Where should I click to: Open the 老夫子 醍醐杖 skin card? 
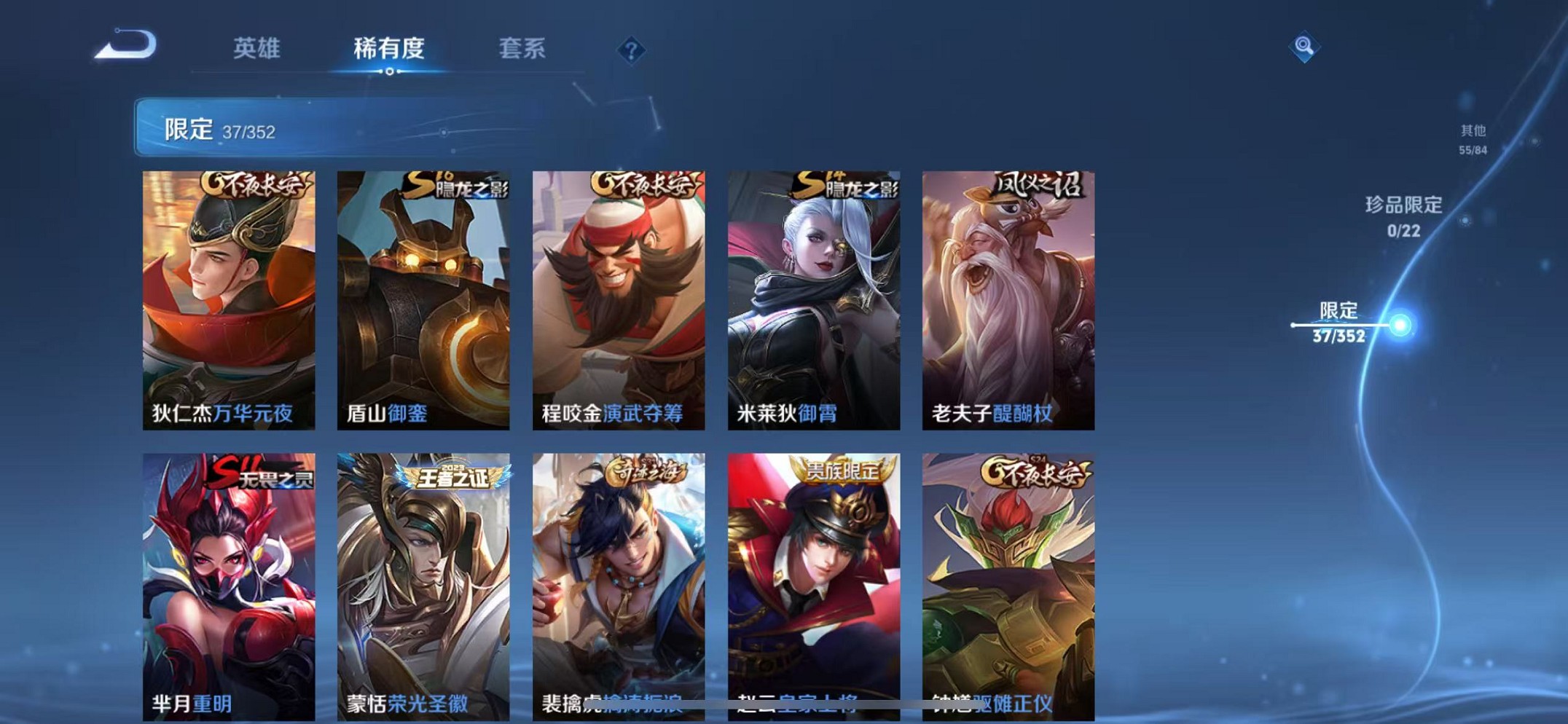[1009, 299]
